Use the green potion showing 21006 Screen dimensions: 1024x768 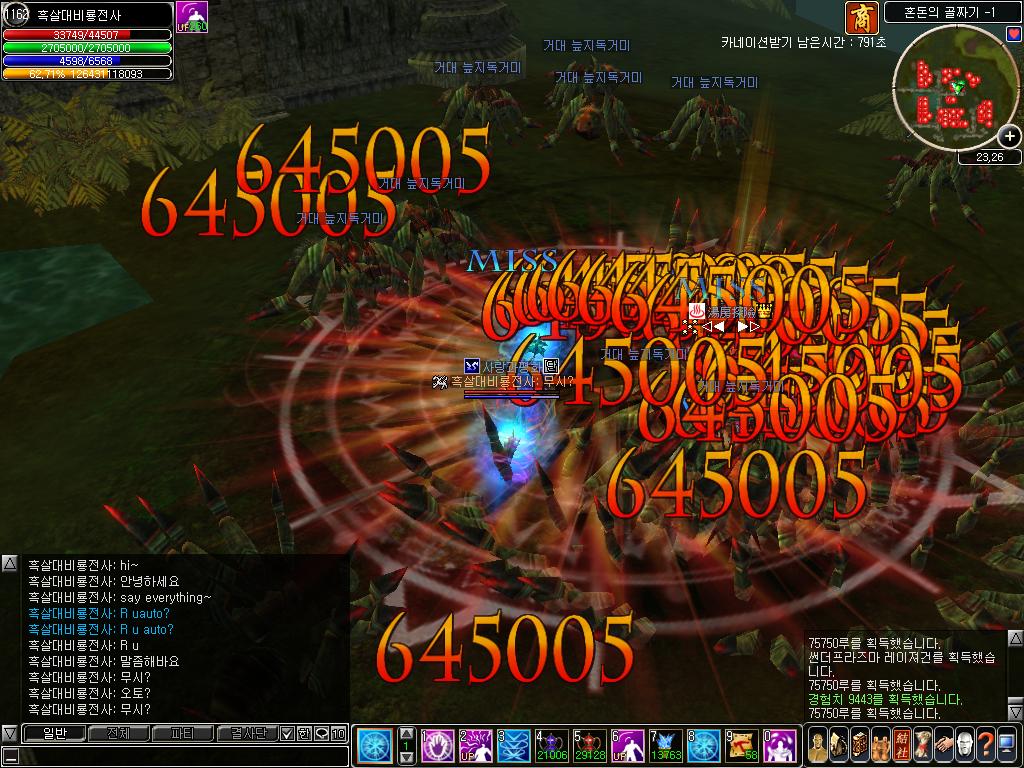pyautogui.click(x=551, y=746)
